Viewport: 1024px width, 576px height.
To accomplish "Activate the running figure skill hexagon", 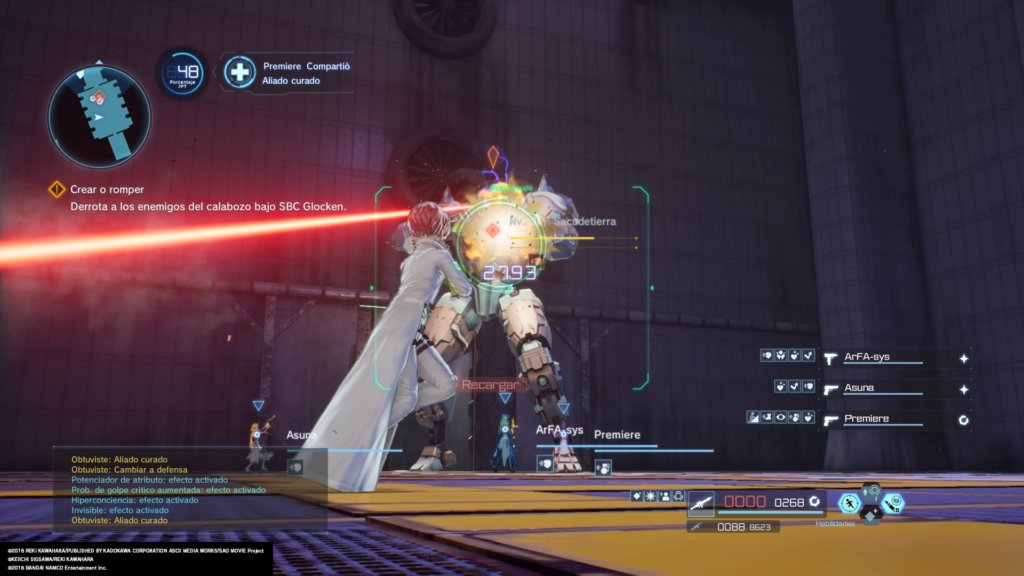I will [x=849, y=503].
